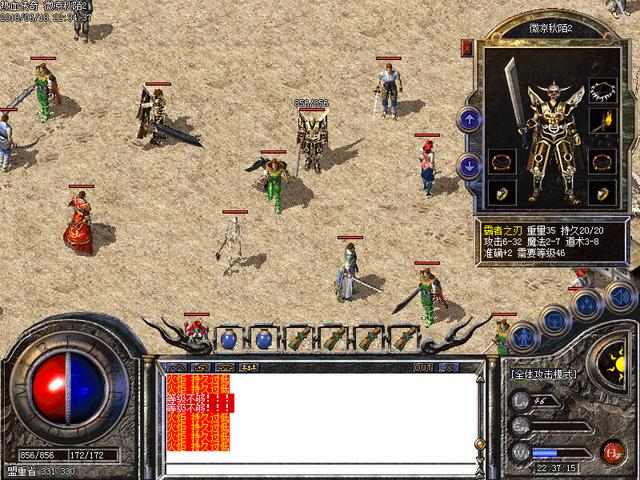This screenshot has height=480, width=640.
Task: Open the skills round button
Action: [587, 303]
